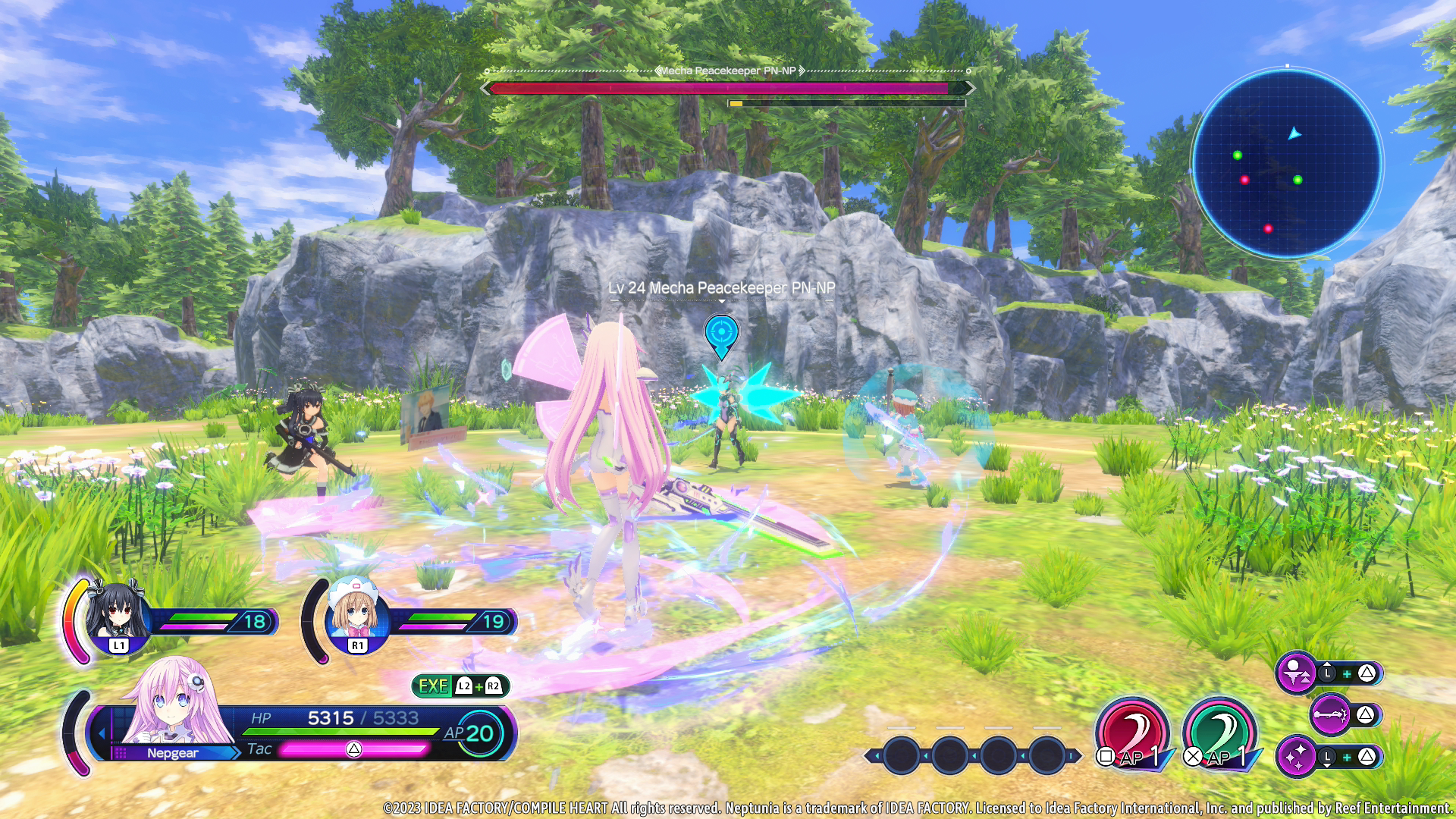
Task: Activate the EXE drive button
Action: tap(460, 686)
